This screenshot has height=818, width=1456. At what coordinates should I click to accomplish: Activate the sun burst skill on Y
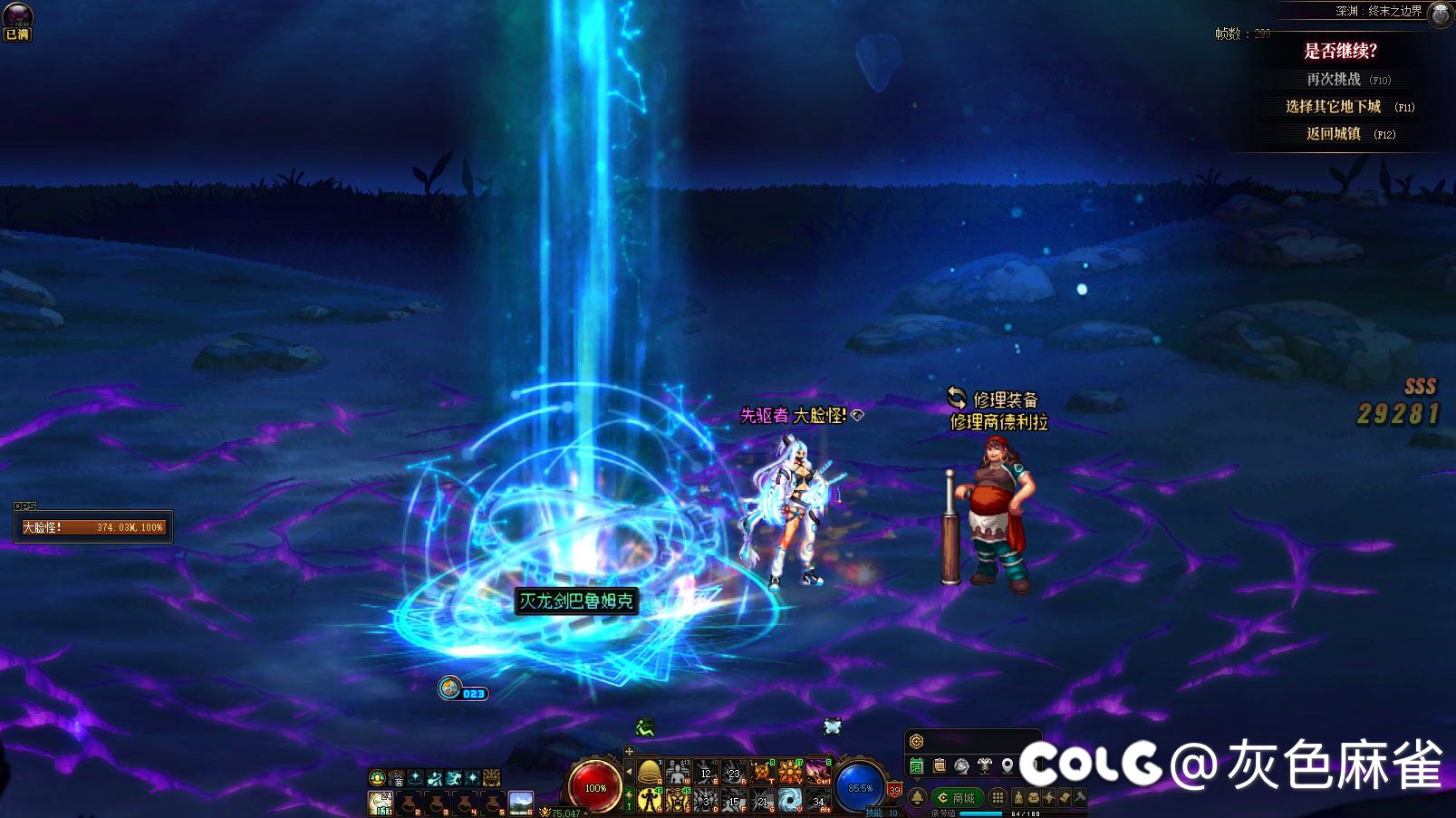[x=789, y=773]
